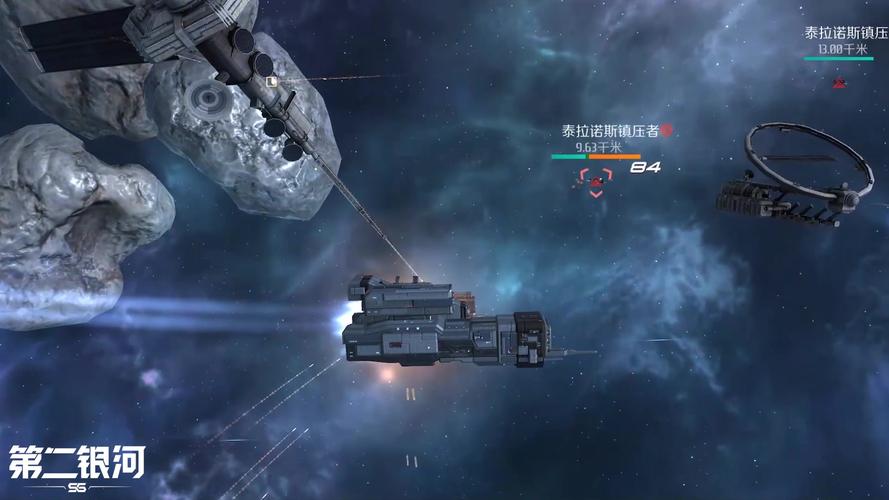Select the bracketed enemy target at 9.63千米
Viewport: 889px width, 500px height.
pos(596,182)
